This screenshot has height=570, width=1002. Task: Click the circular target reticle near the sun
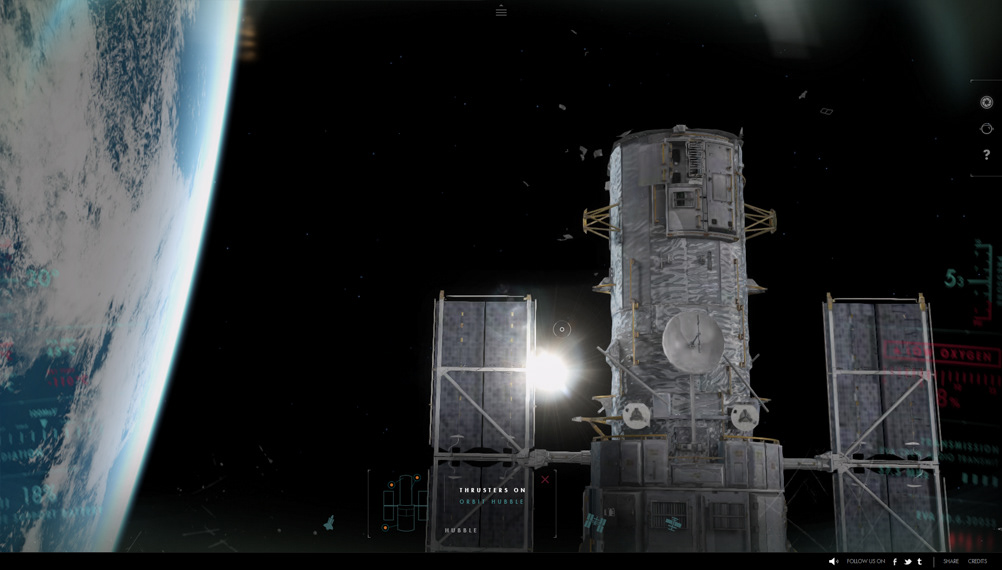[562, 329]
